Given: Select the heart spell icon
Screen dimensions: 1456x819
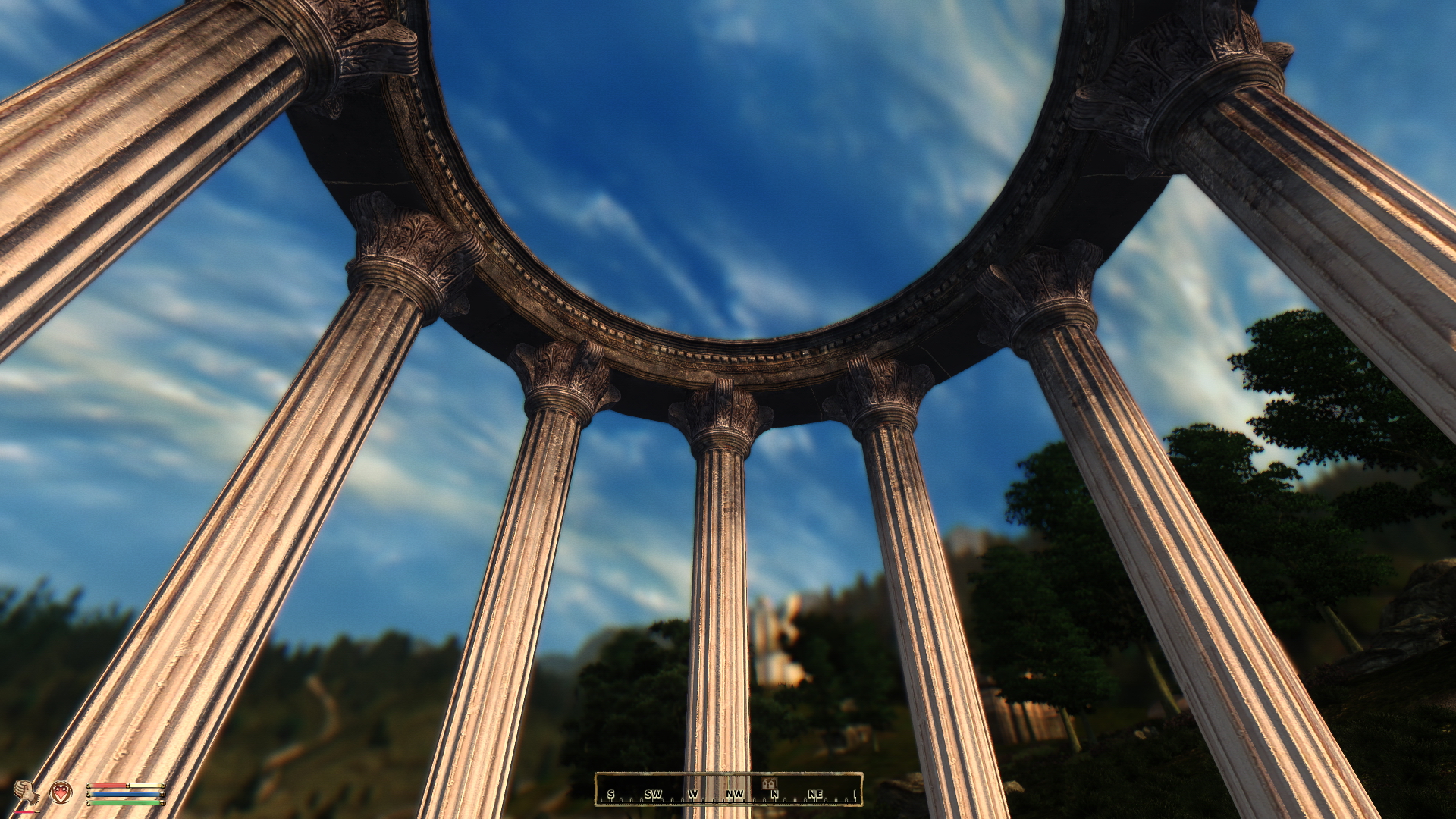Looking at the screenshot, I should tap(61, 792).
